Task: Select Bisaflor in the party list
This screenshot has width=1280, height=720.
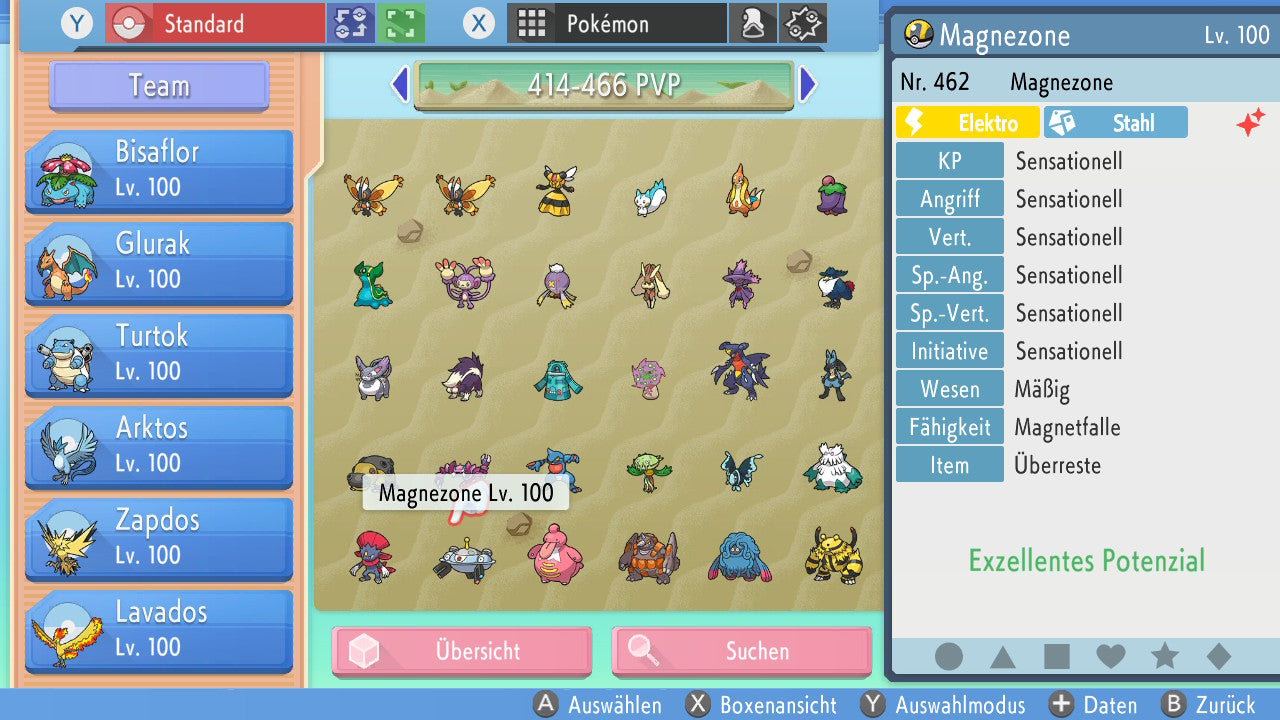Action: (x=158, y=170)
